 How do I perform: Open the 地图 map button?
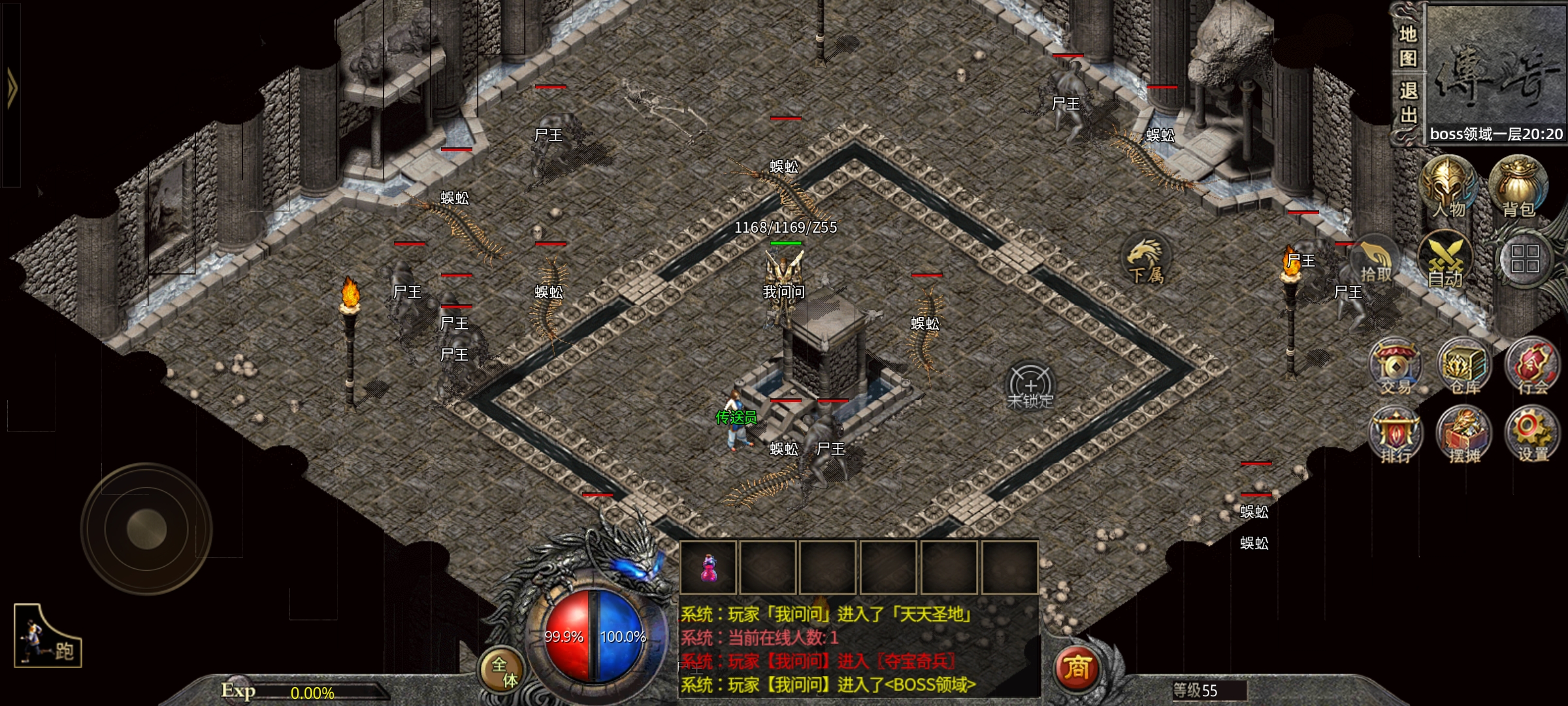point(1408,46)
